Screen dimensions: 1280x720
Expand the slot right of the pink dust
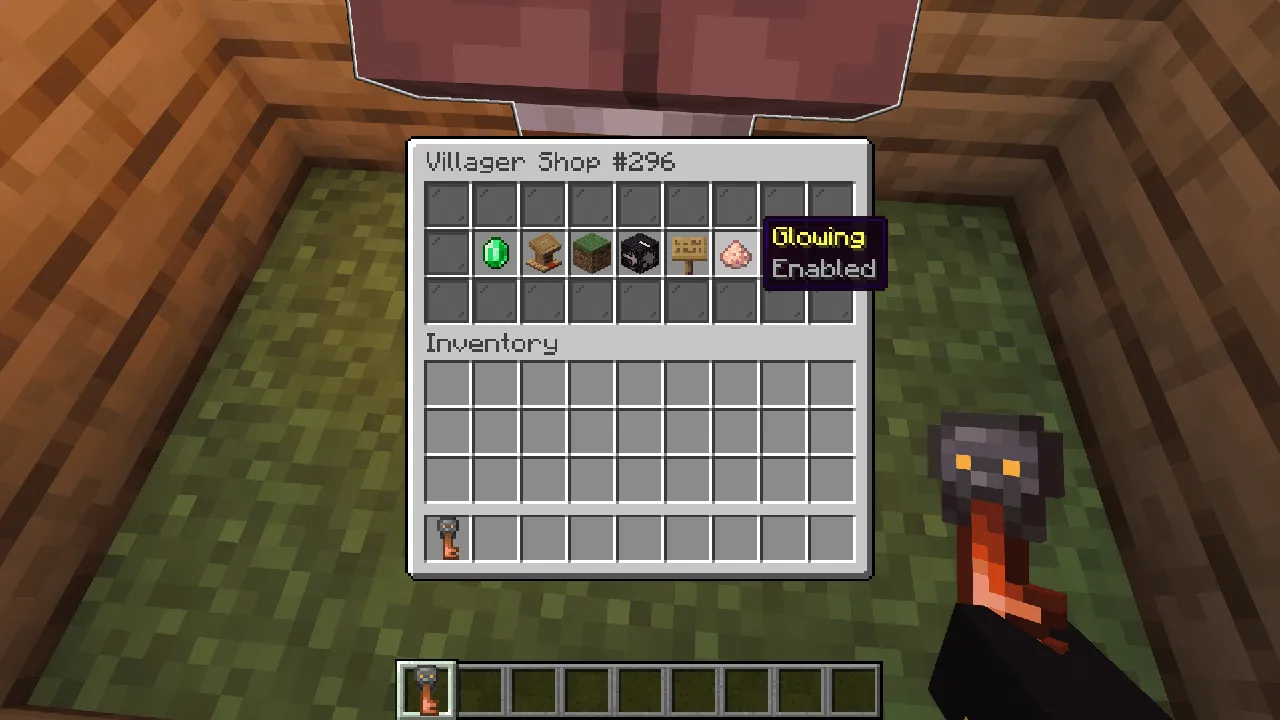click(x=782, y=253)
